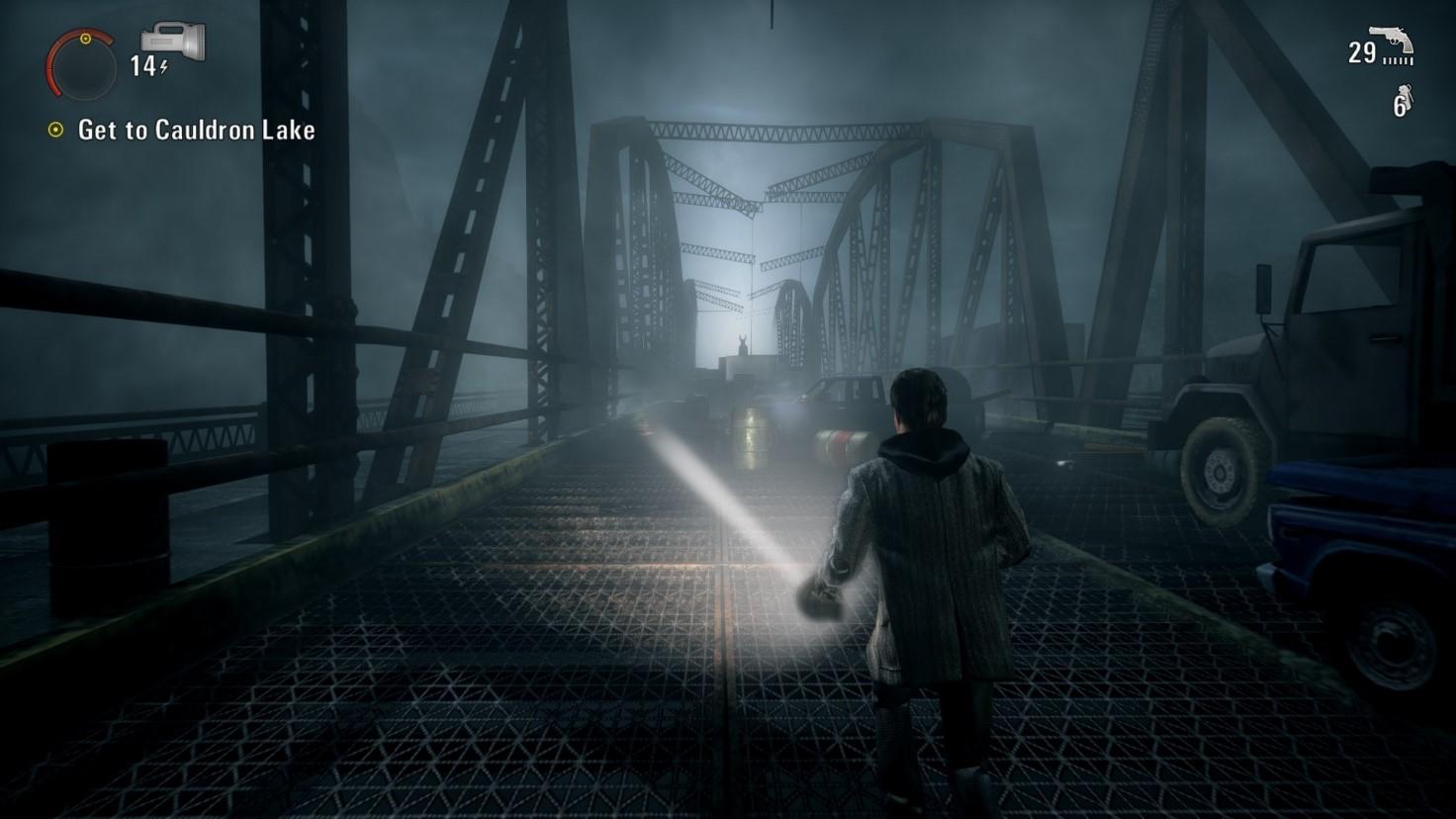Choose the flare item icon
The image size is (1456, 819).
pos(1407,100)
